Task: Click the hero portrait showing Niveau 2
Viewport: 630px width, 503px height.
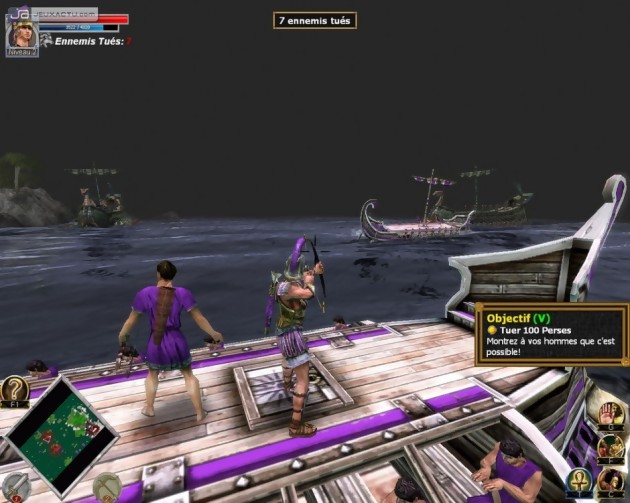Action: (x=21, y=36)
